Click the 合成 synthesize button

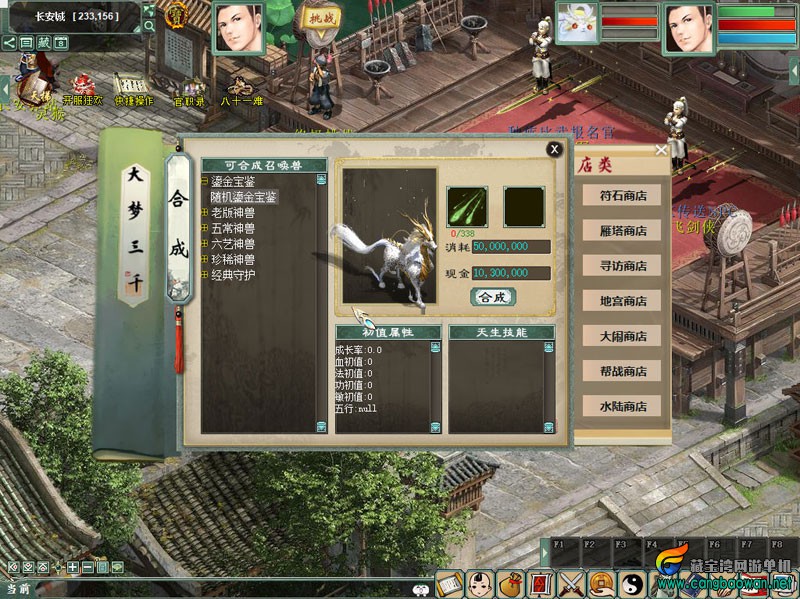[493, 296]
